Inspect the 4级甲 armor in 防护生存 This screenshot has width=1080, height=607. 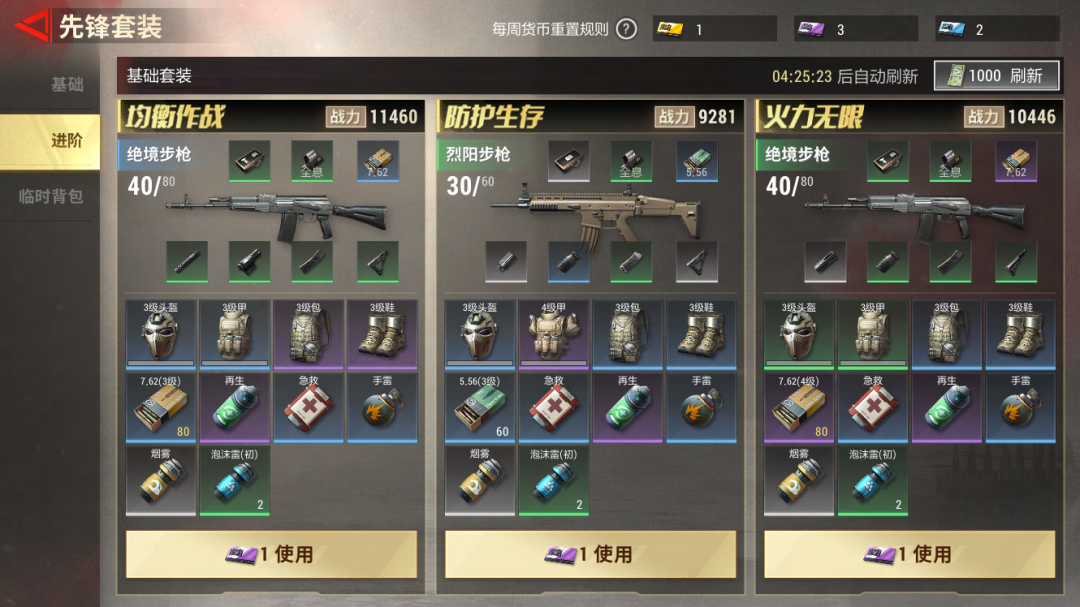555,334
